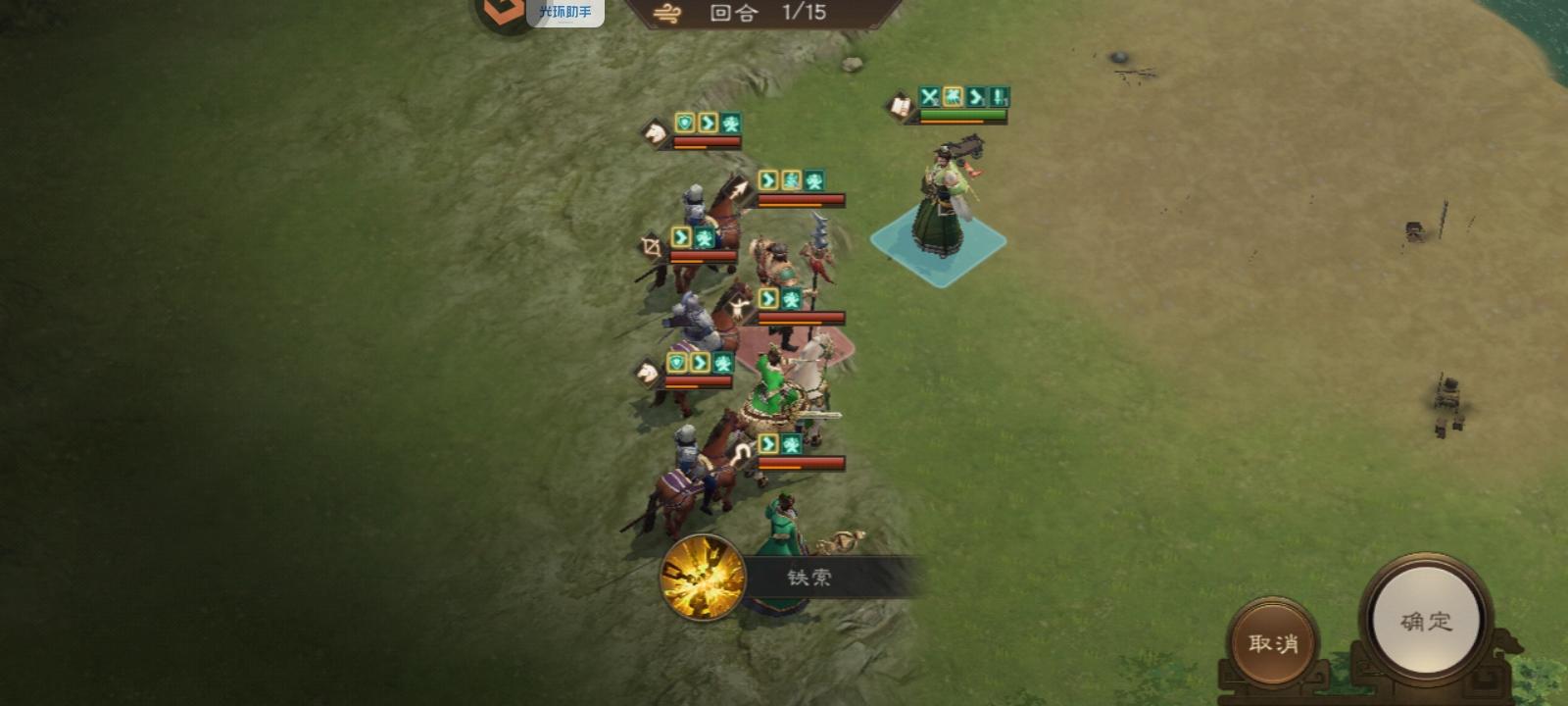Image resolution: width=1568 pixels, height=706 pixels.
Task: Select the golden explosion skill icon
Action: pos(701,580)
